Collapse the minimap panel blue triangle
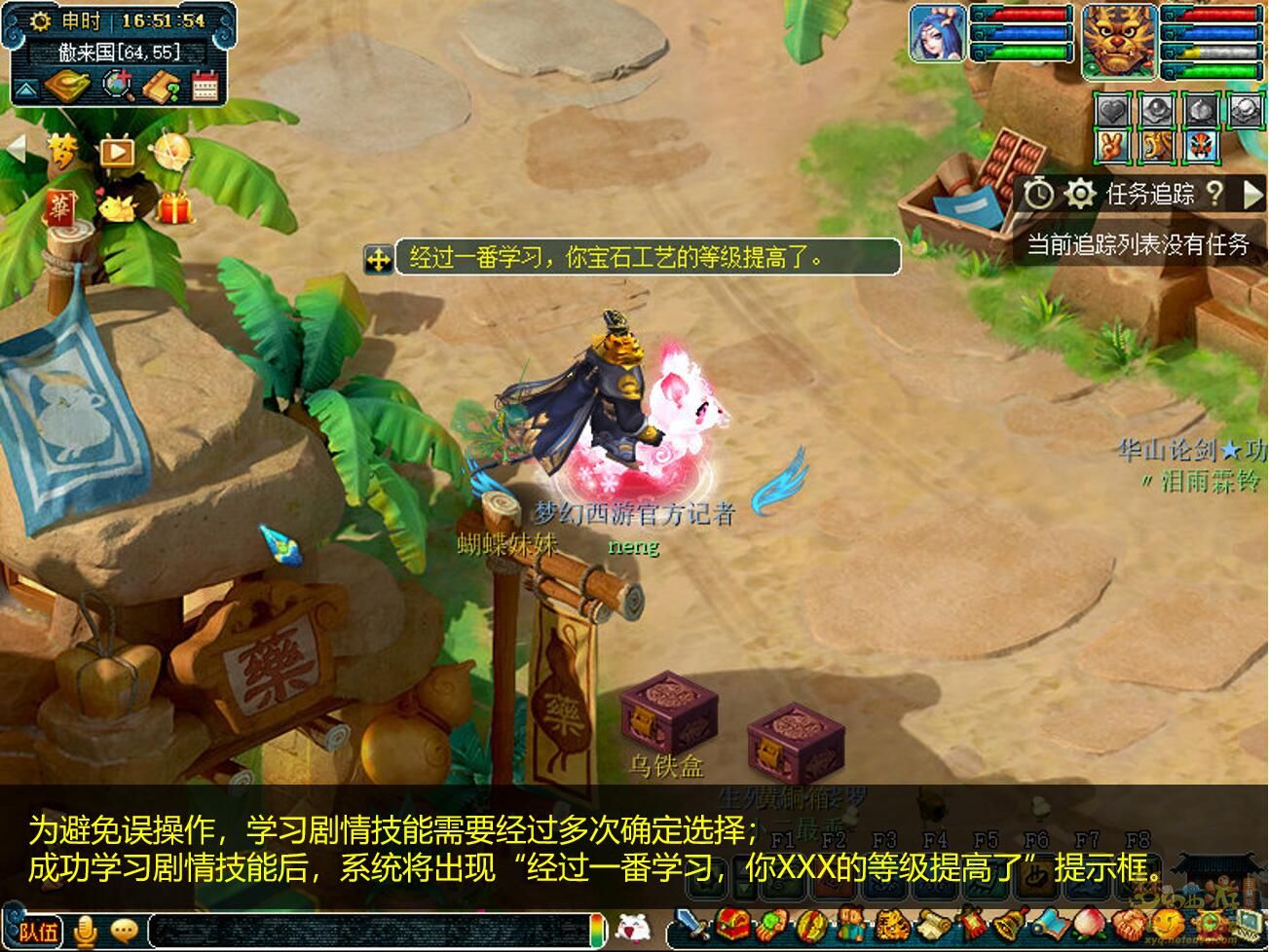 coord(26,88)
